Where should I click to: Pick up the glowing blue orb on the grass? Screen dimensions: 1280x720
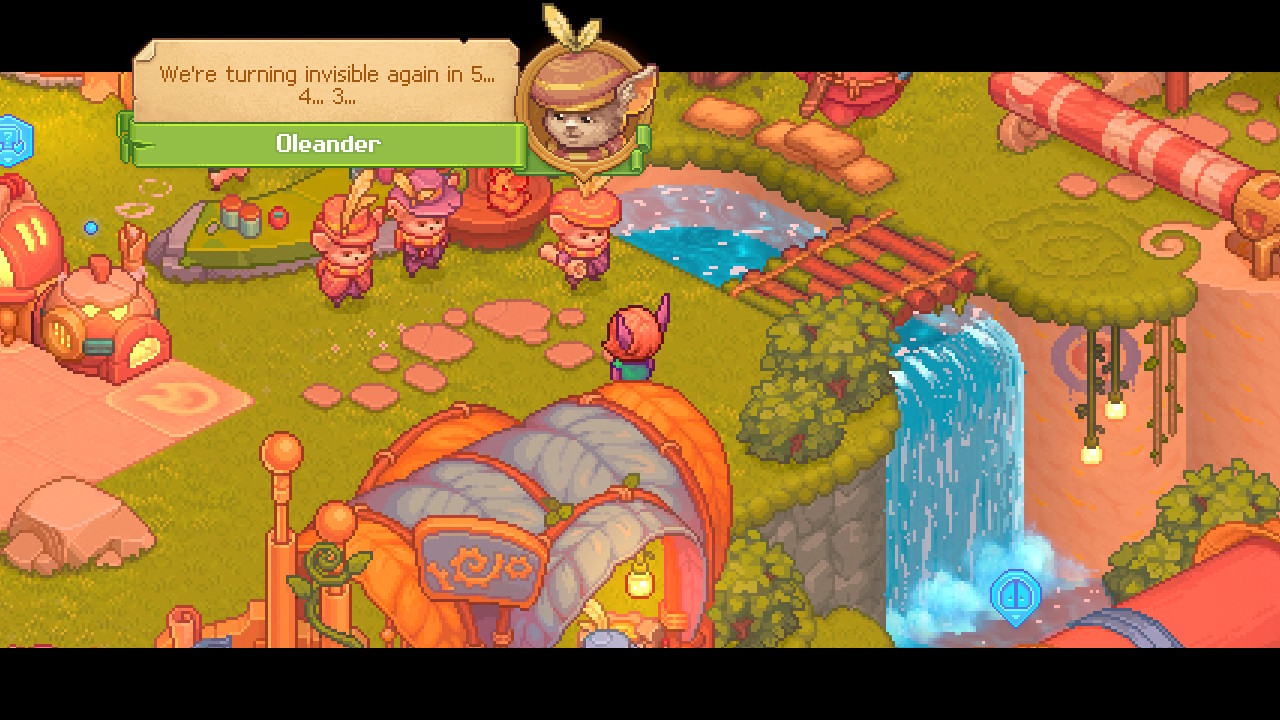[93, 228]
